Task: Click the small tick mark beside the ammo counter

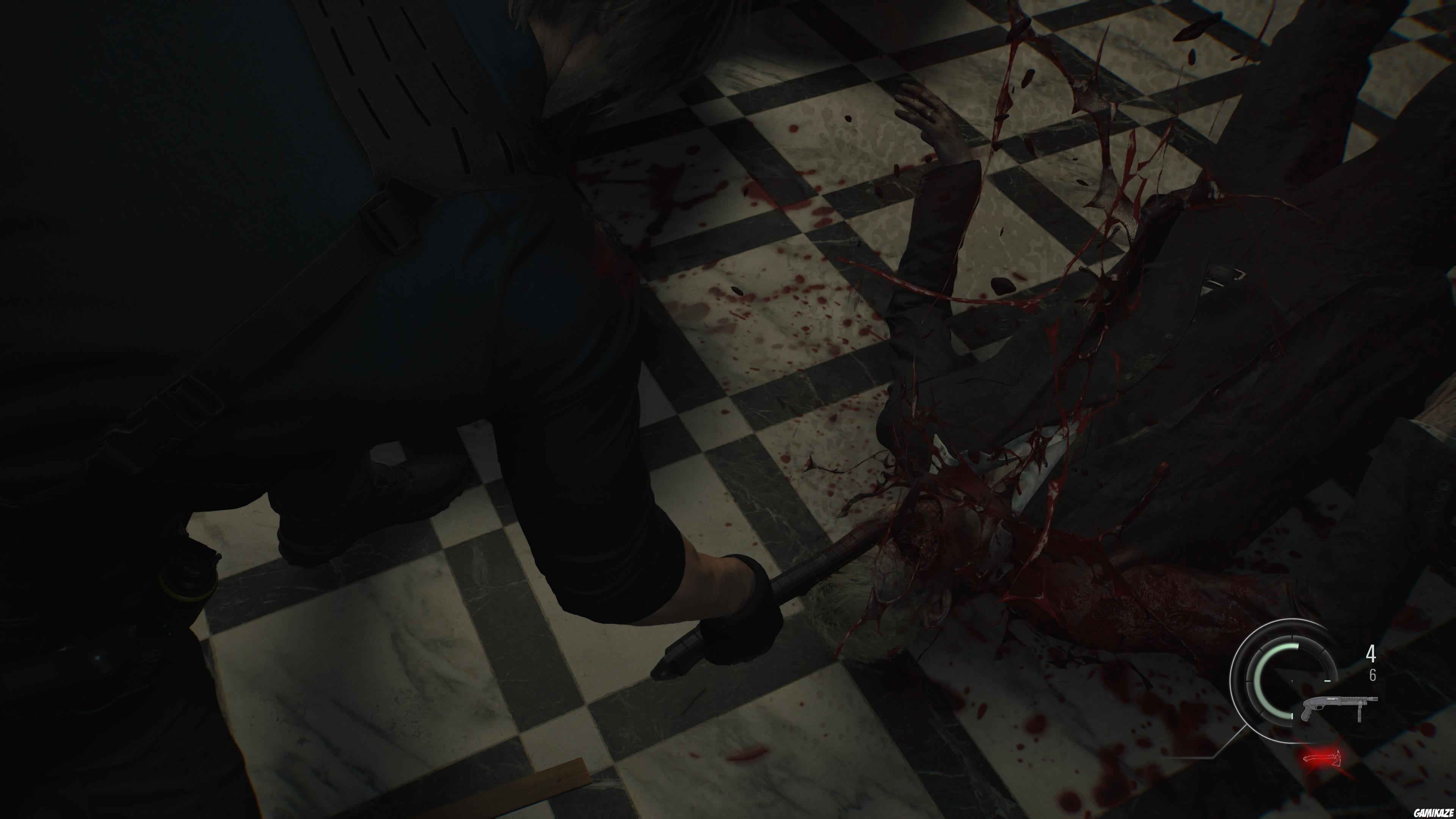Action: 1327,681
